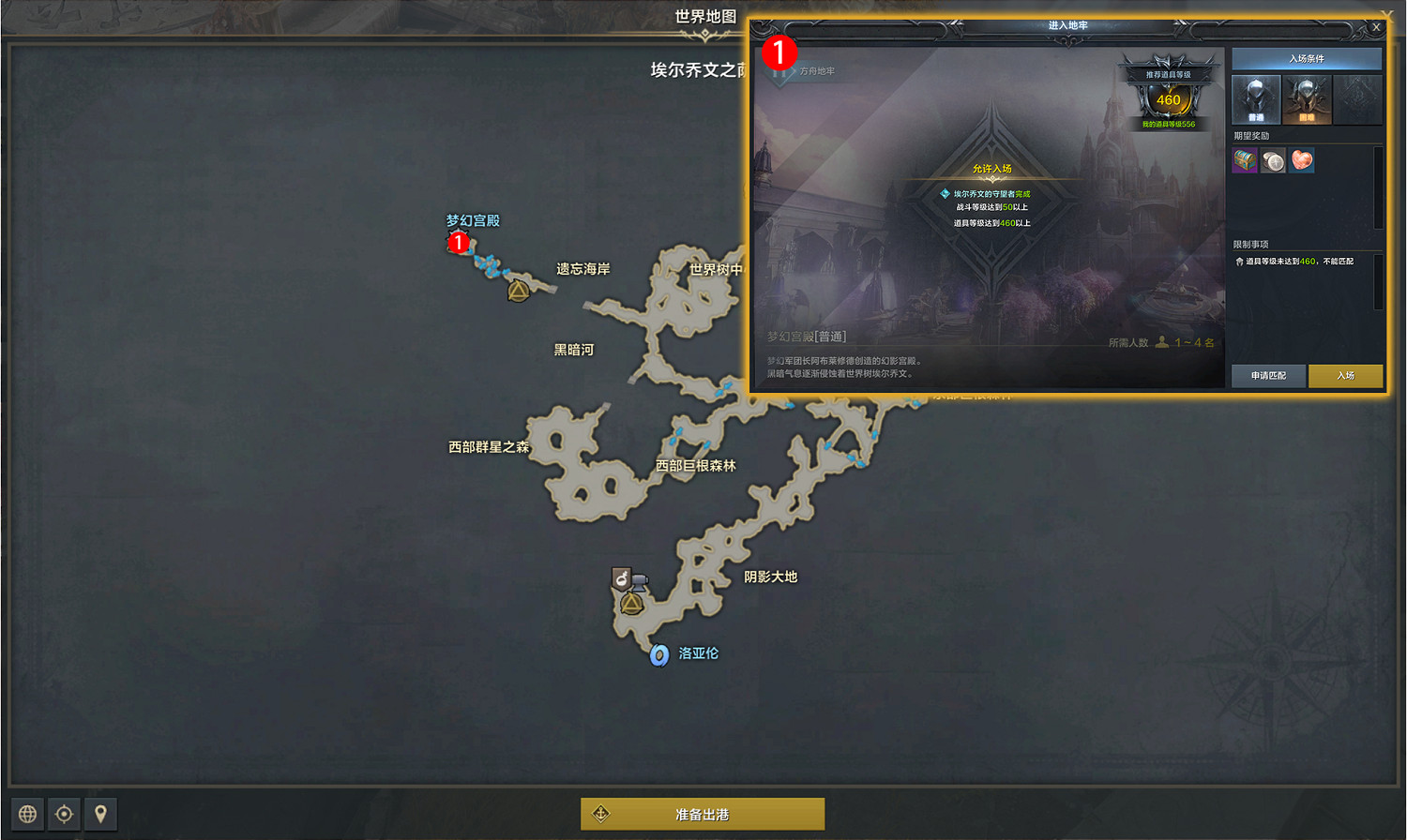Image resolution: width=1407 pixels, height=840 pixels.
Task: Select the crosshair locate icon at bottom-left
Action: click(x=62, y=814)
